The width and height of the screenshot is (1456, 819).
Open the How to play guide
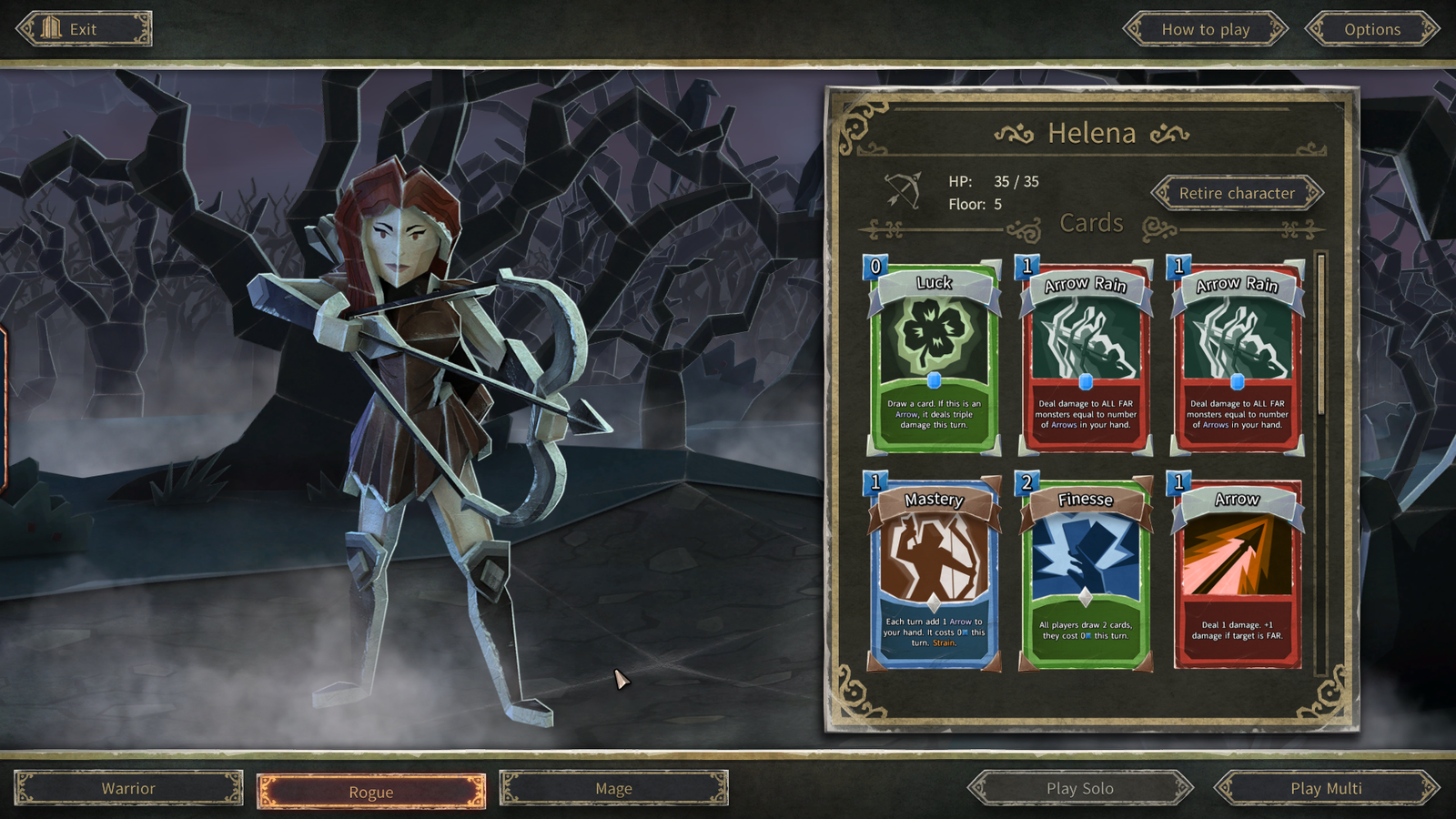click(1205, 29)
